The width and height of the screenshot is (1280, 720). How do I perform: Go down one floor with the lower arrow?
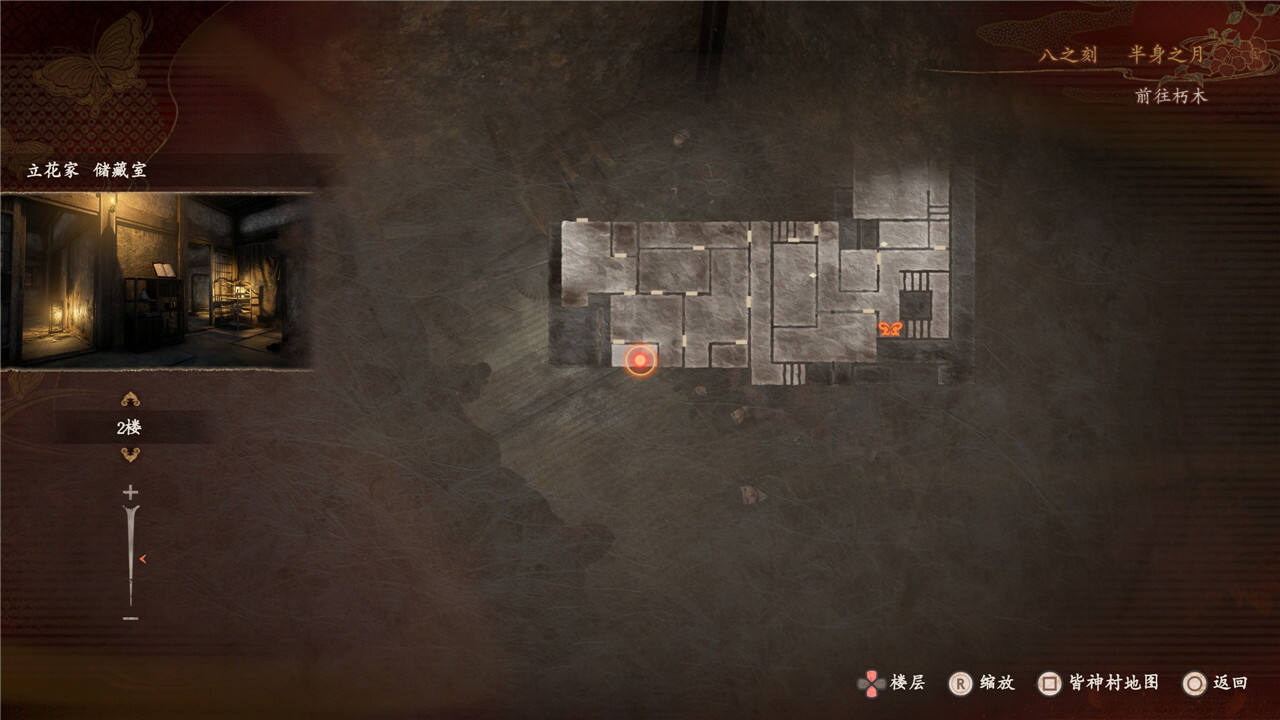point(130,455)
